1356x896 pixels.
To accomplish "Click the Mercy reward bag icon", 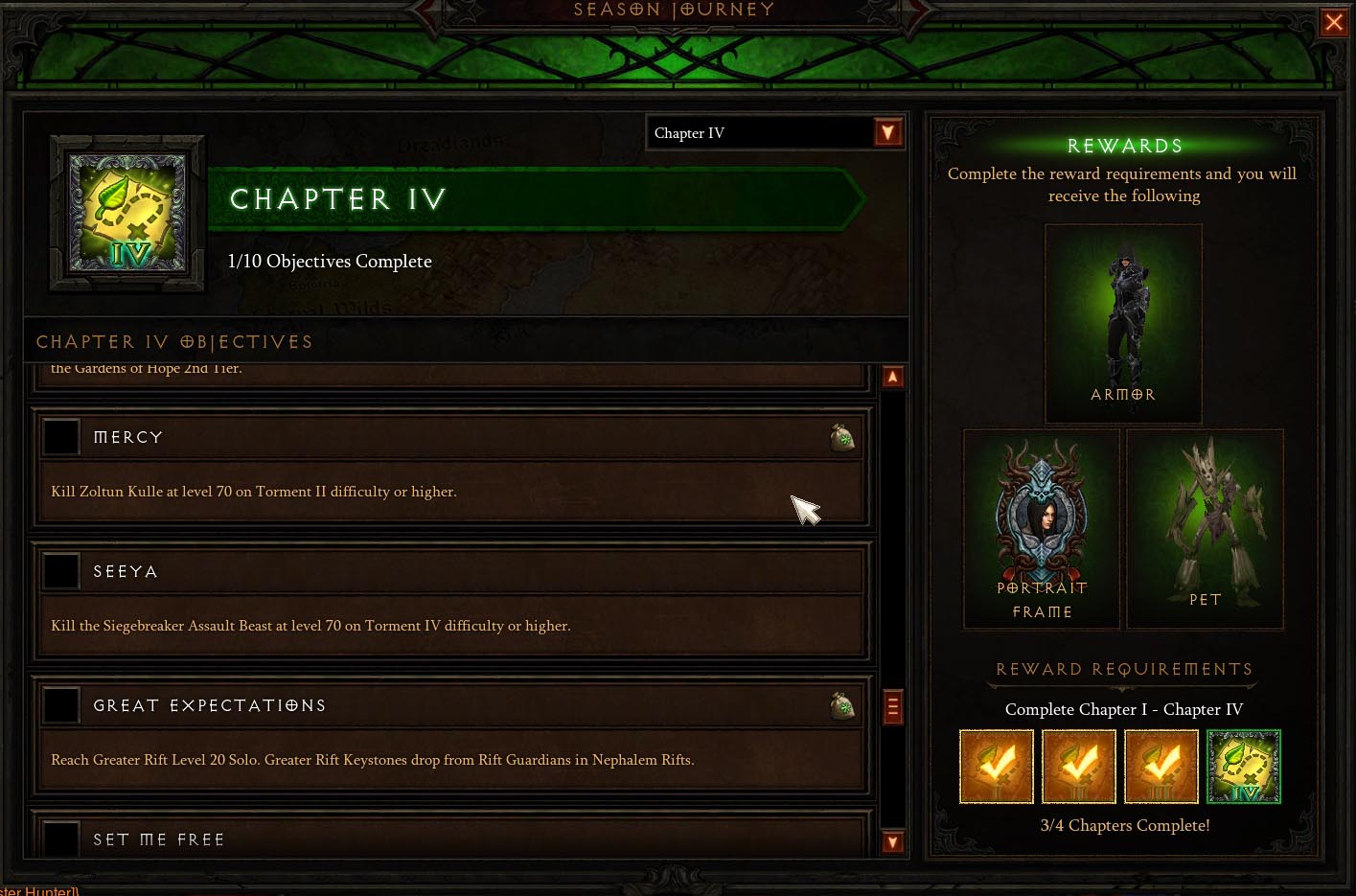I will 842,438.
